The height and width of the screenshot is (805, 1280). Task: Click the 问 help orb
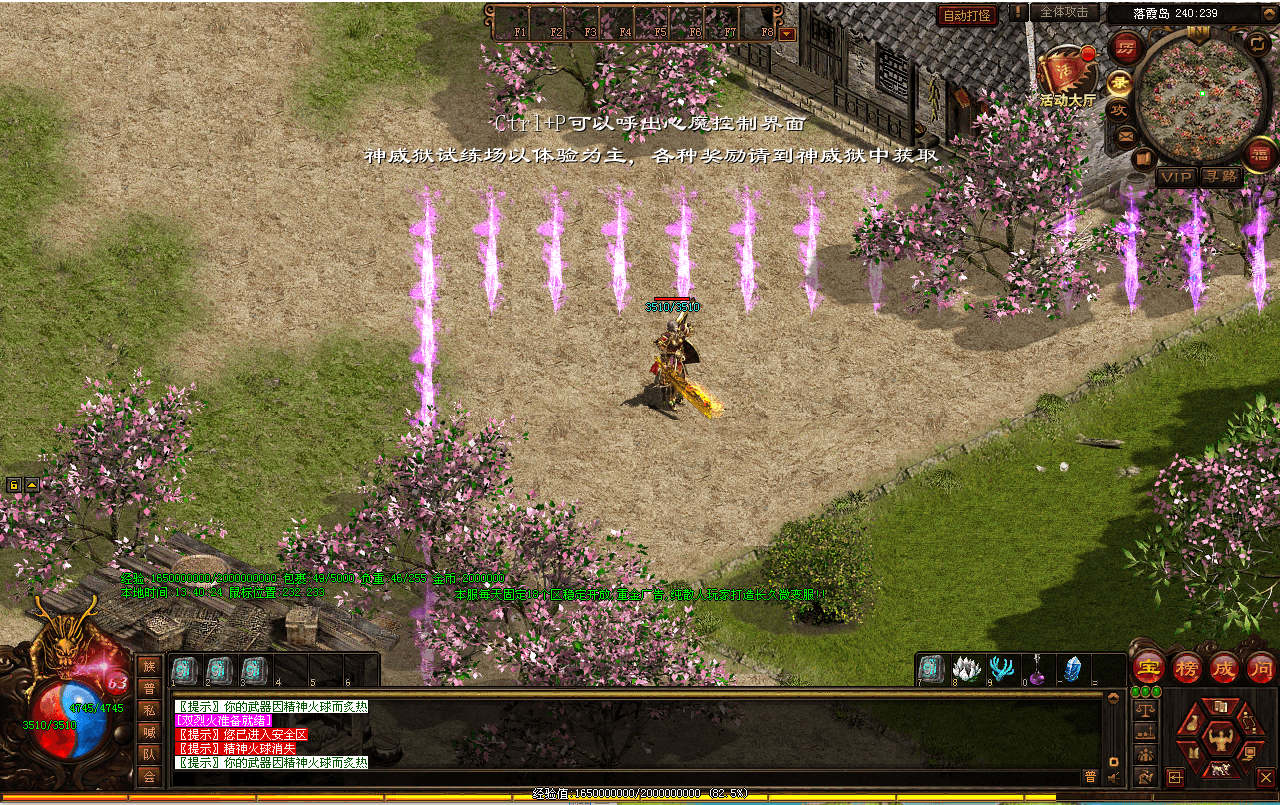[1260, 667]
